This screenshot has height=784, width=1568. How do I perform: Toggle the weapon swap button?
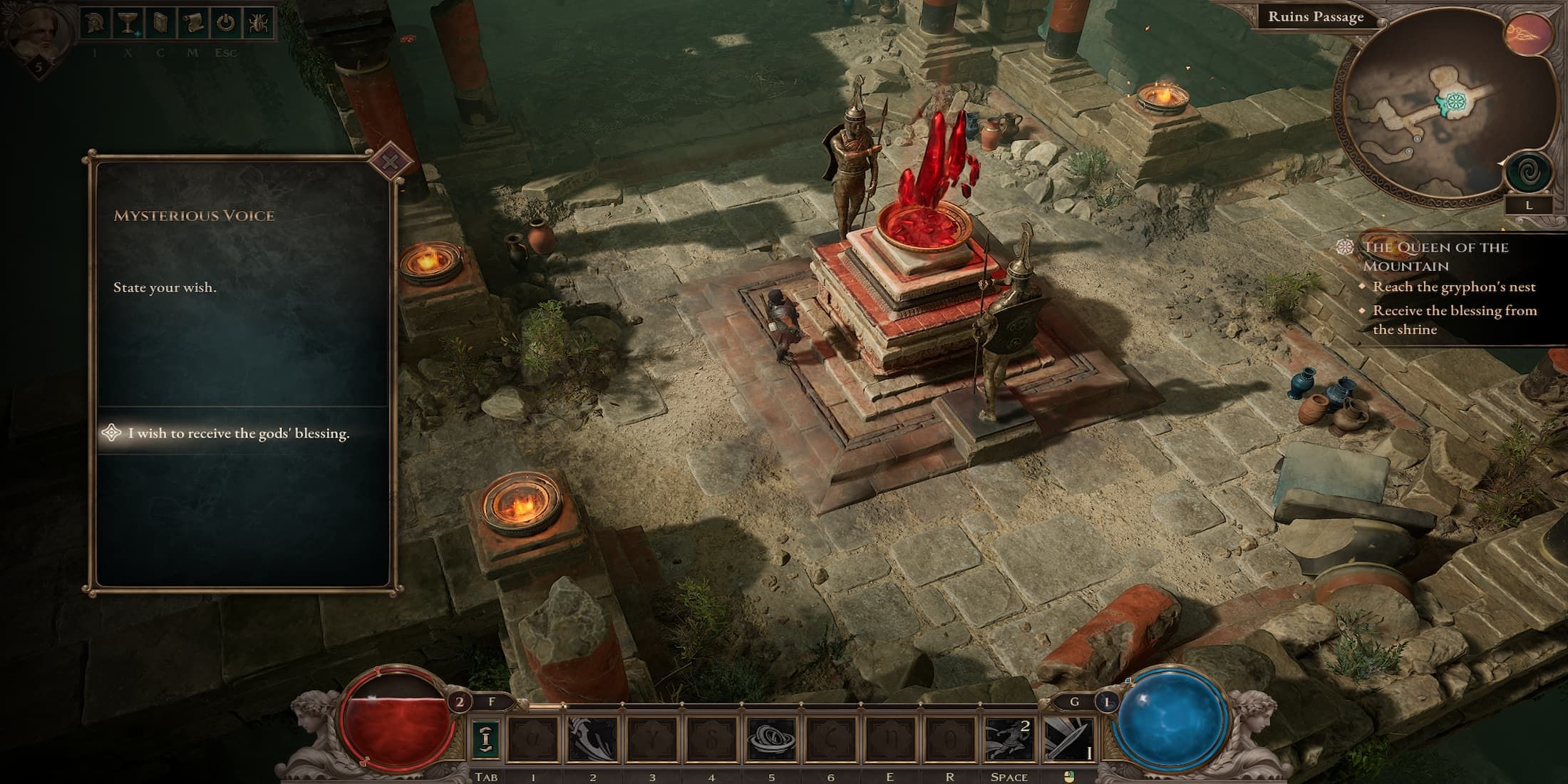(x=485, y=738)
